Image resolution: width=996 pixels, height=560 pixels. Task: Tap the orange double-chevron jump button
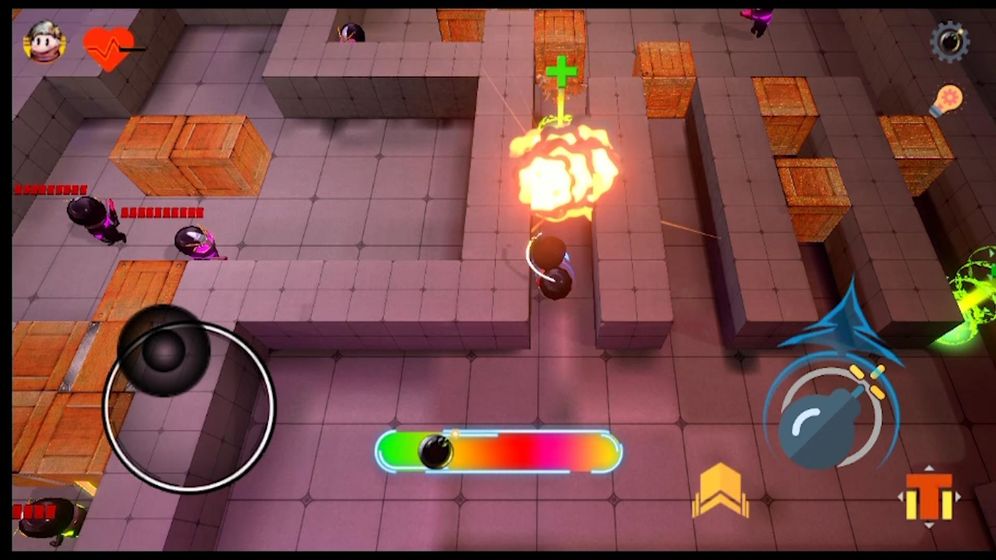pyautogui.click(x=720, y=490)
